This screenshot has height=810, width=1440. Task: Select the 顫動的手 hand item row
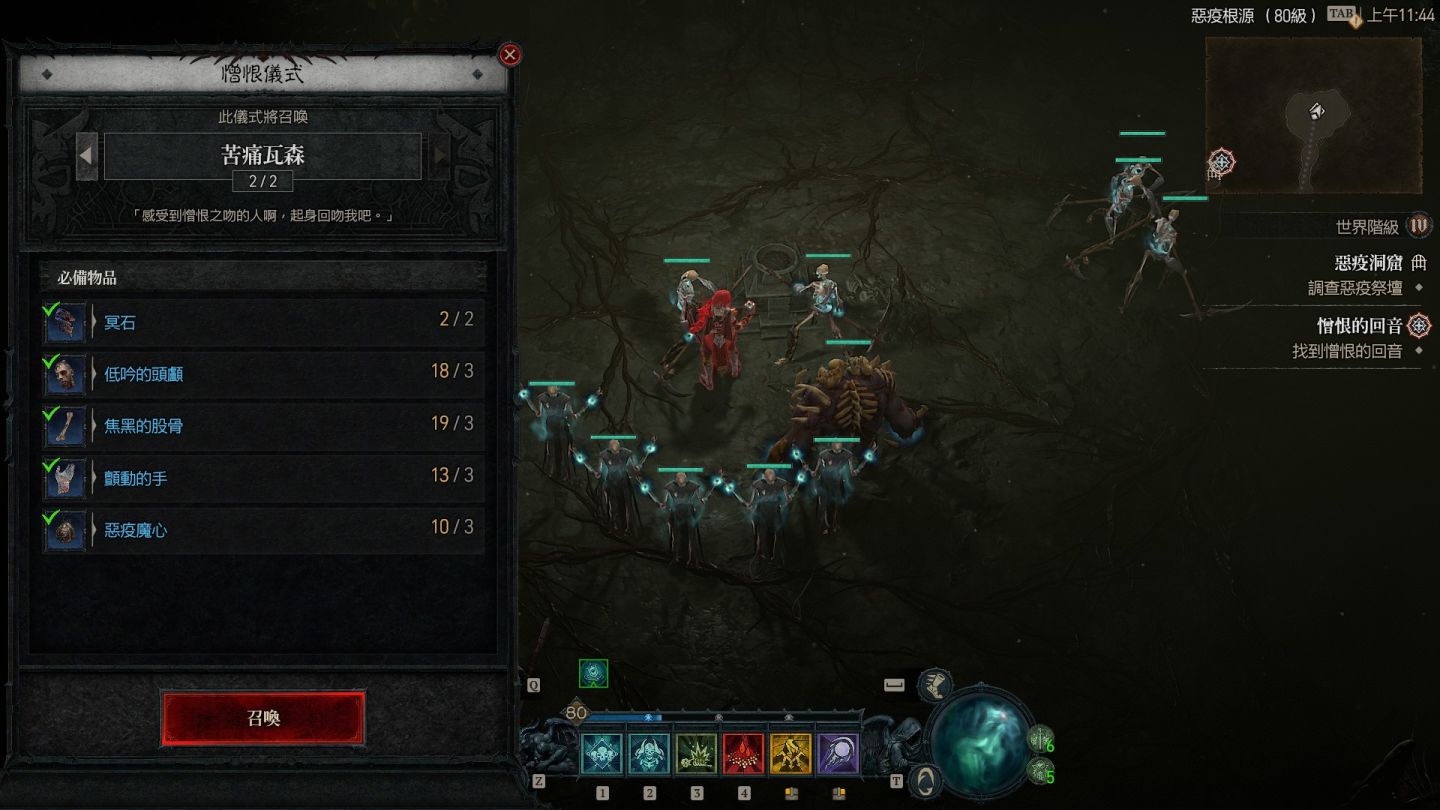coord(263,478)
